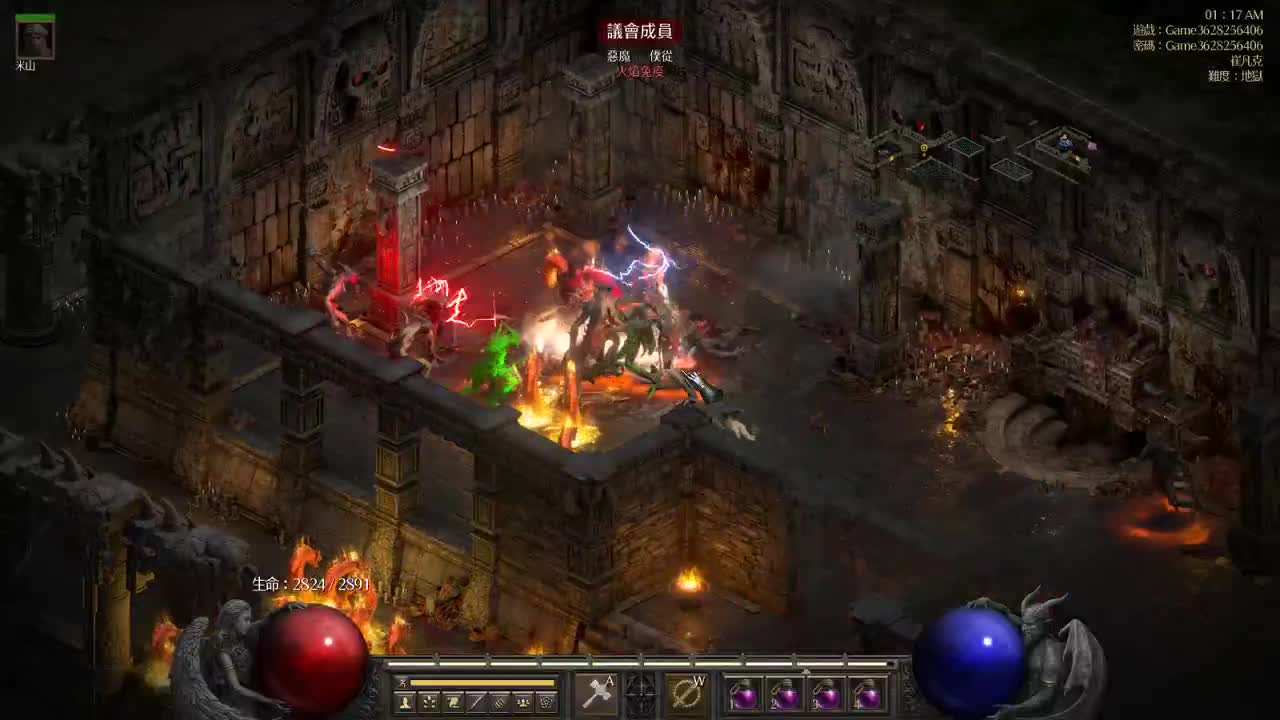Open the game options menu icon at far right
Image resolution: width=1280 pixels, height=720 pixels.
pos(546,701)
